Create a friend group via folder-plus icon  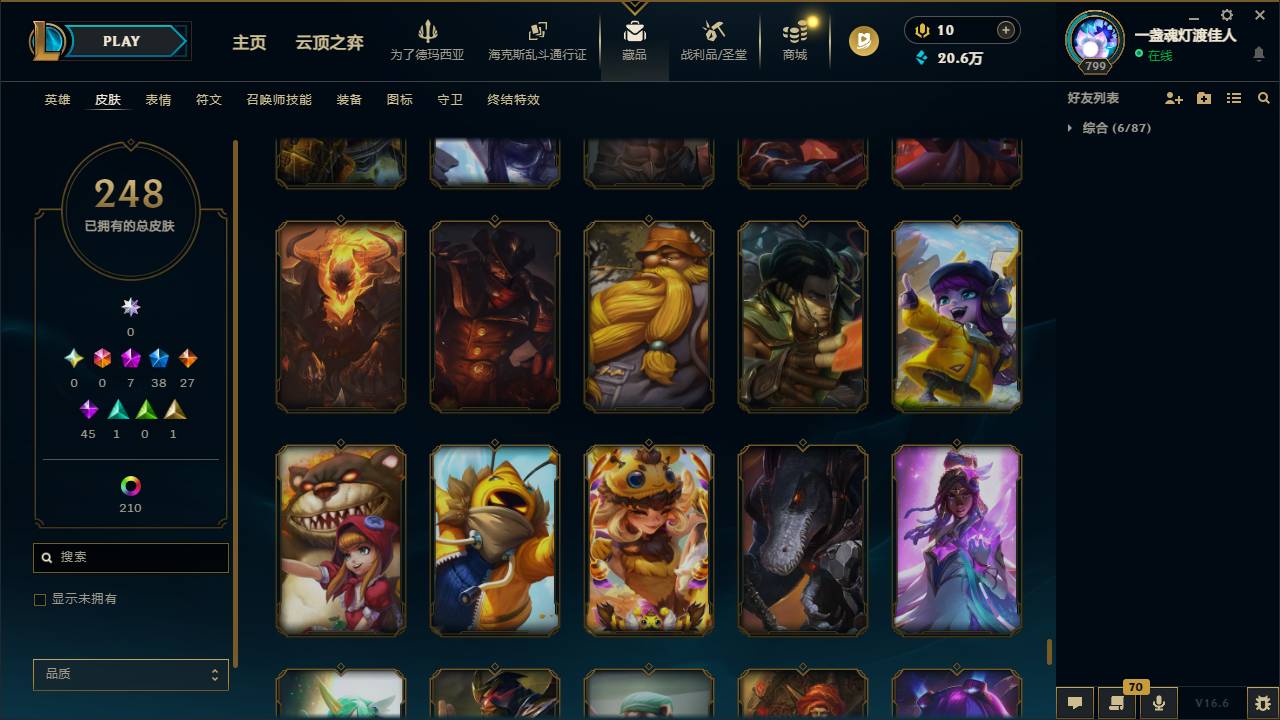pyautogui.click(x=1202, y=98)
